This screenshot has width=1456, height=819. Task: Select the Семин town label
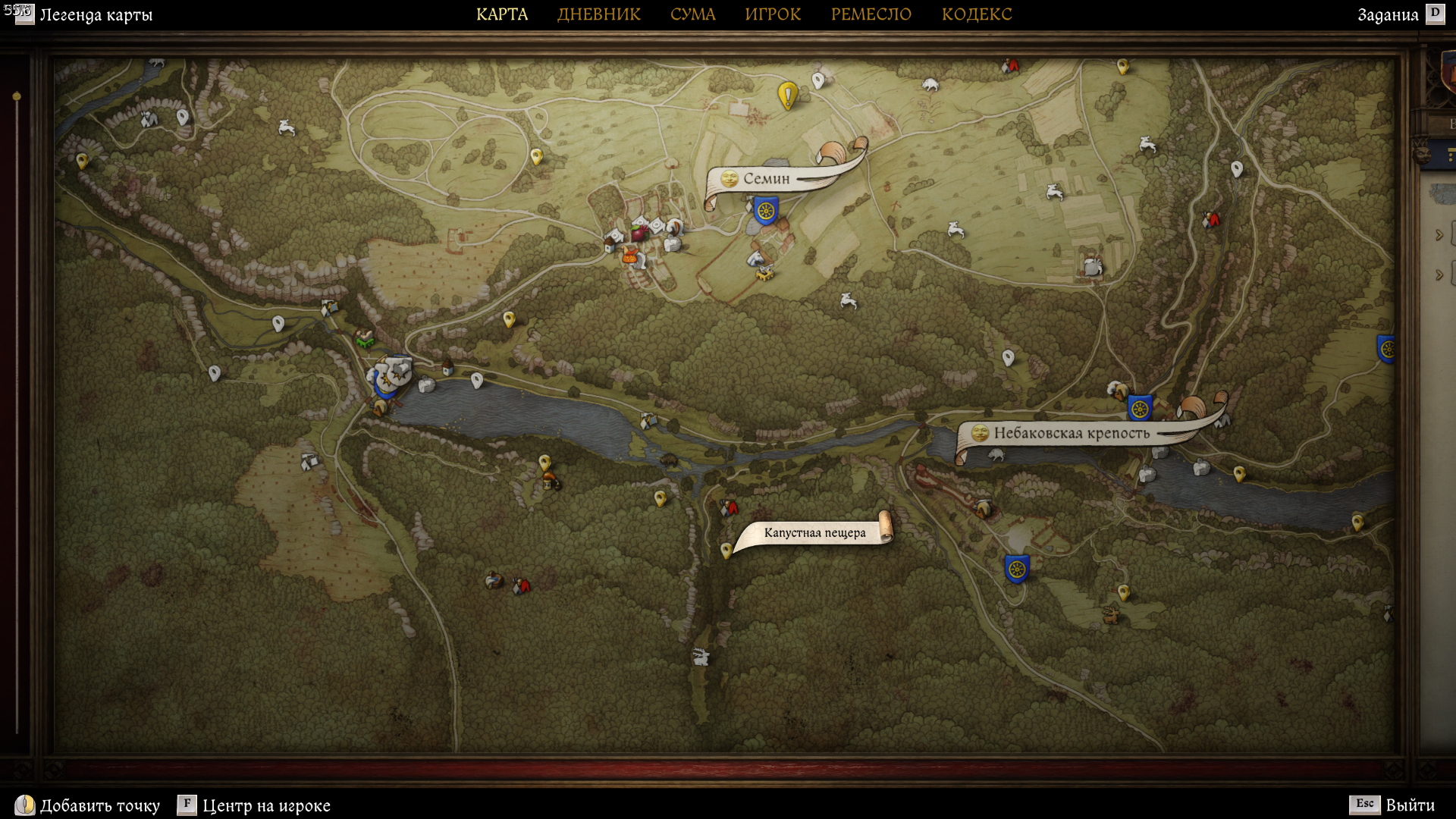click(x=766, y=179)
